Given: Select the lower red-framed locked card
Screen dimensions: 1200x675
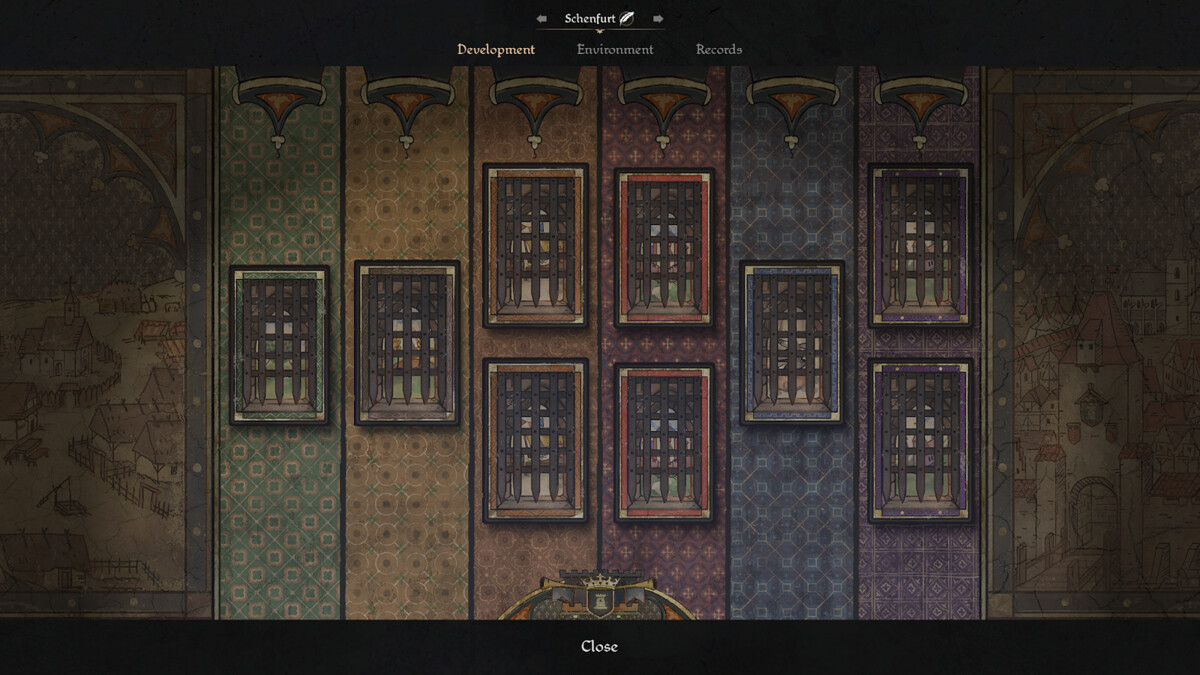Looking at the screenshot, I should pyautogui.click(x=664, y=441).
